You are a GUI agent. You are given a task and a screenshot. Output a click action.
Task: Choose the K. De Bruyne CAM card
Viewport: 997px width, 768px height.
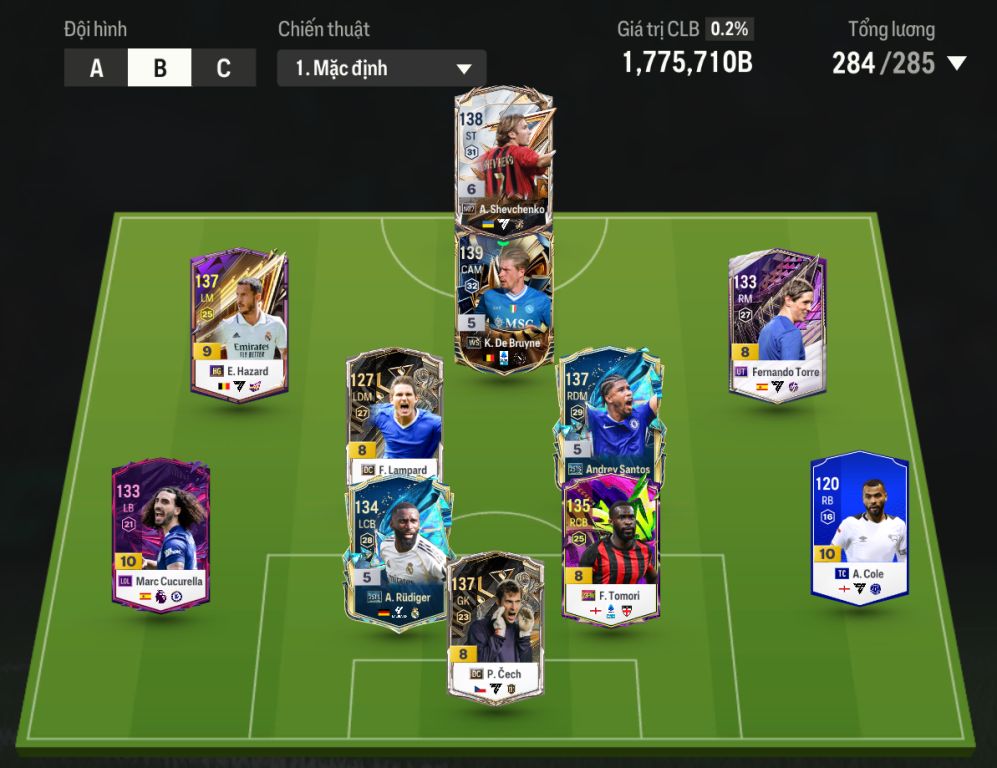pyautogui.click(x=504, y=300)
